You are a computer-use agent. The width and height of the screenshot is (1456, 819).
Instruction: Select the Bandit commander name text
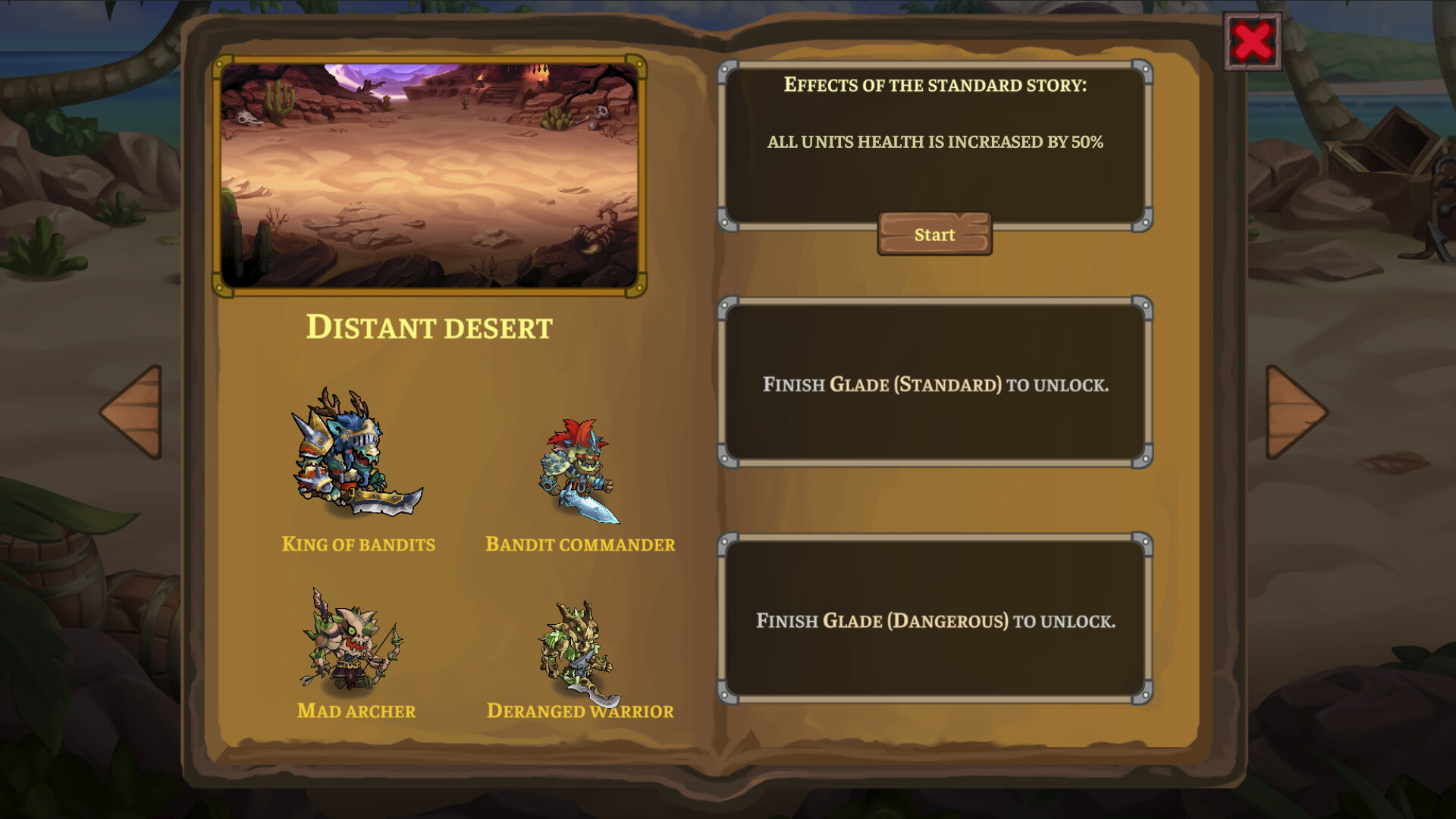580,544
